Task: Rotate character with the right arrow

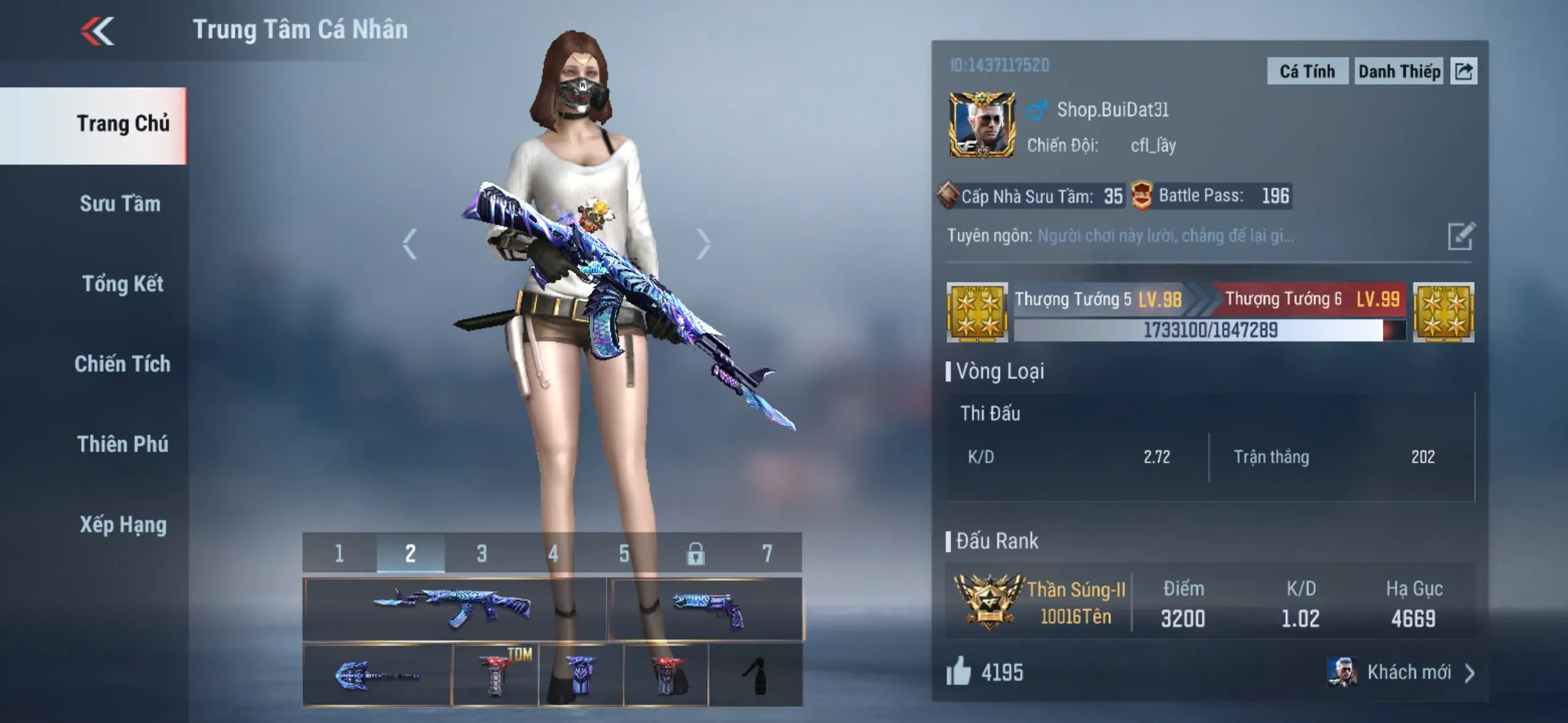Action: point(704,244)
